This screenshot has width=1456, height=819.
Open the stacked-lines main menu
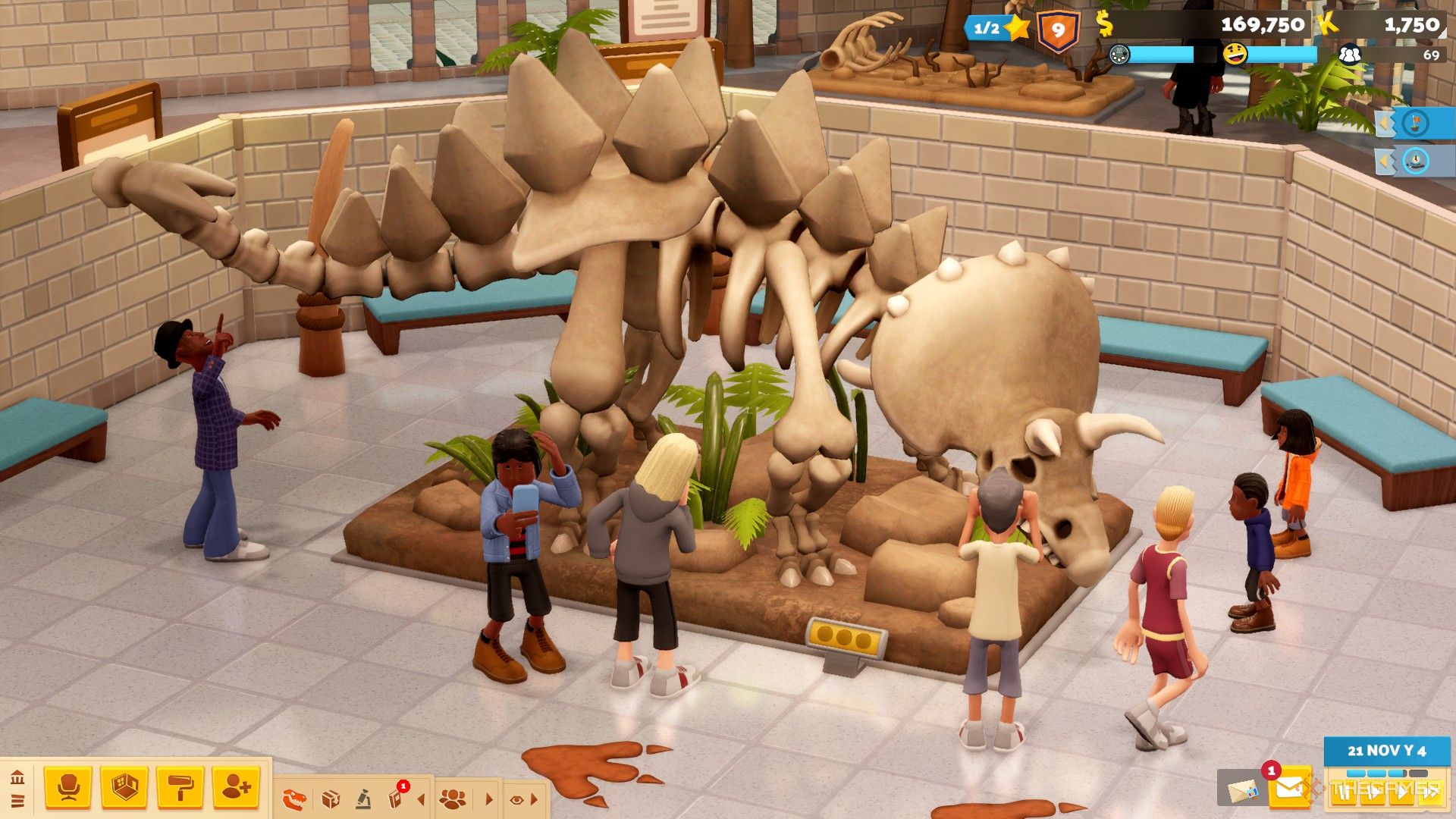tap(17, 801)
